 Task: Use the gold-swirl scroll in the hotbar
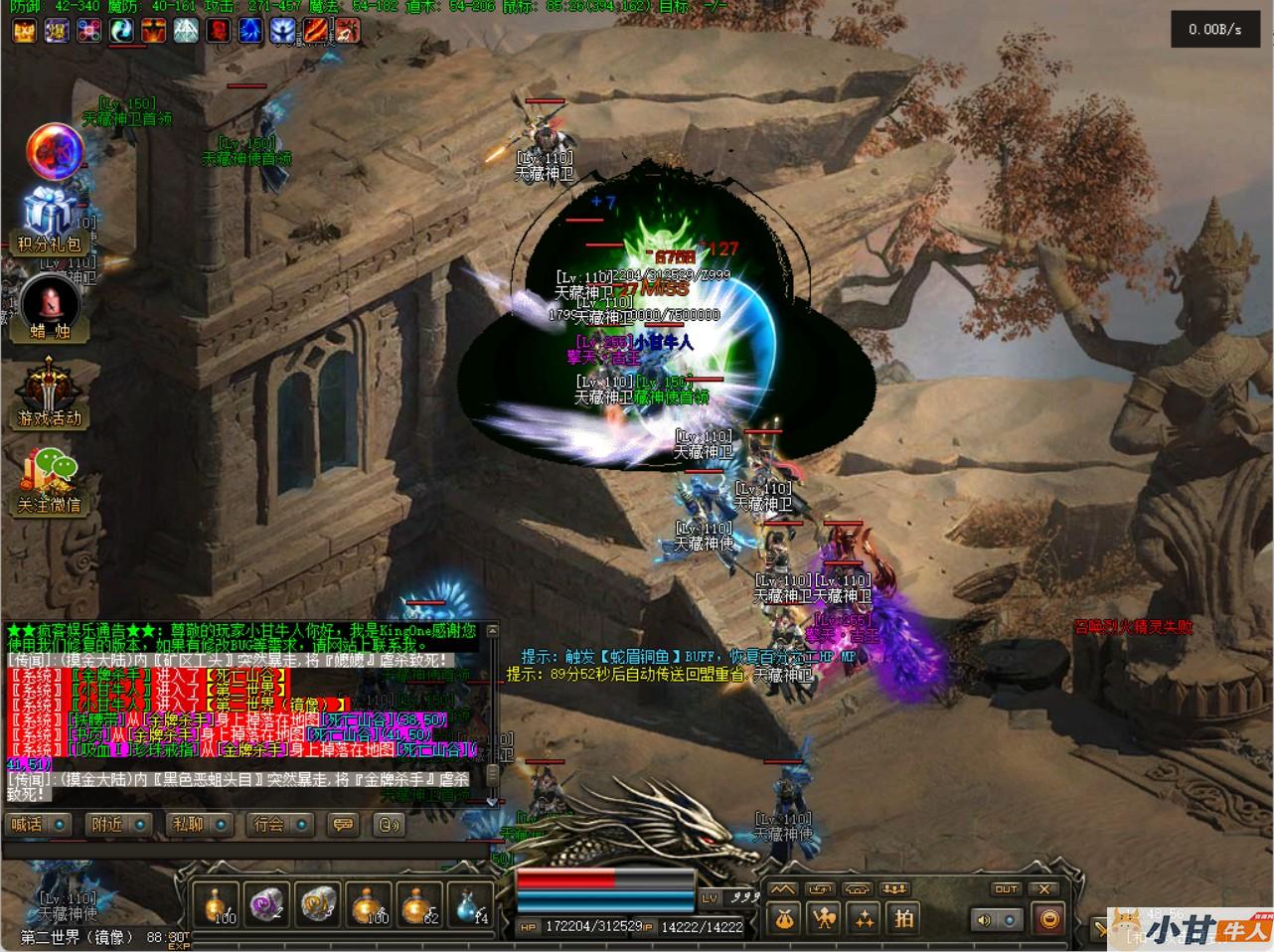point(317,904)
